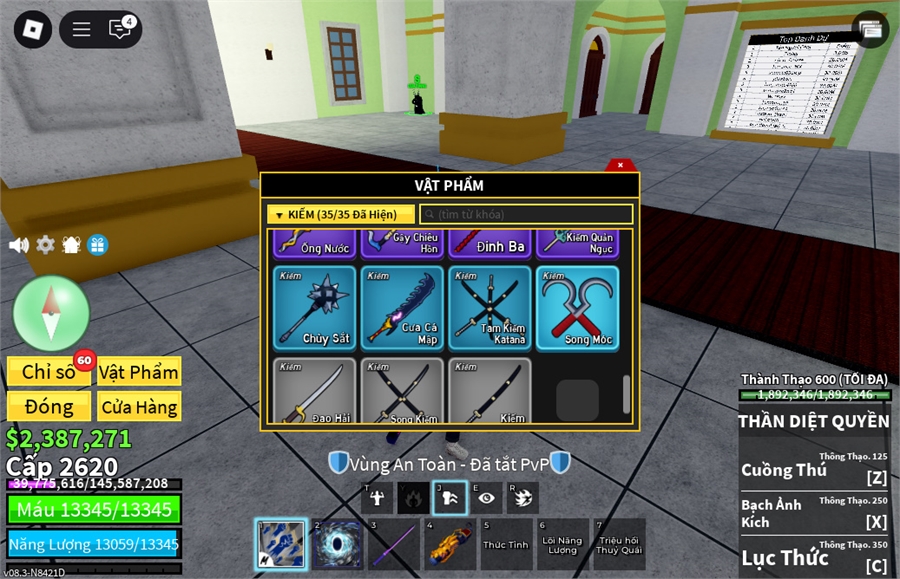Select the Tam Kiếm Katana item
The height and width of the screenshot is (579, 900).
pyautogui.click(x=490, y=307)
